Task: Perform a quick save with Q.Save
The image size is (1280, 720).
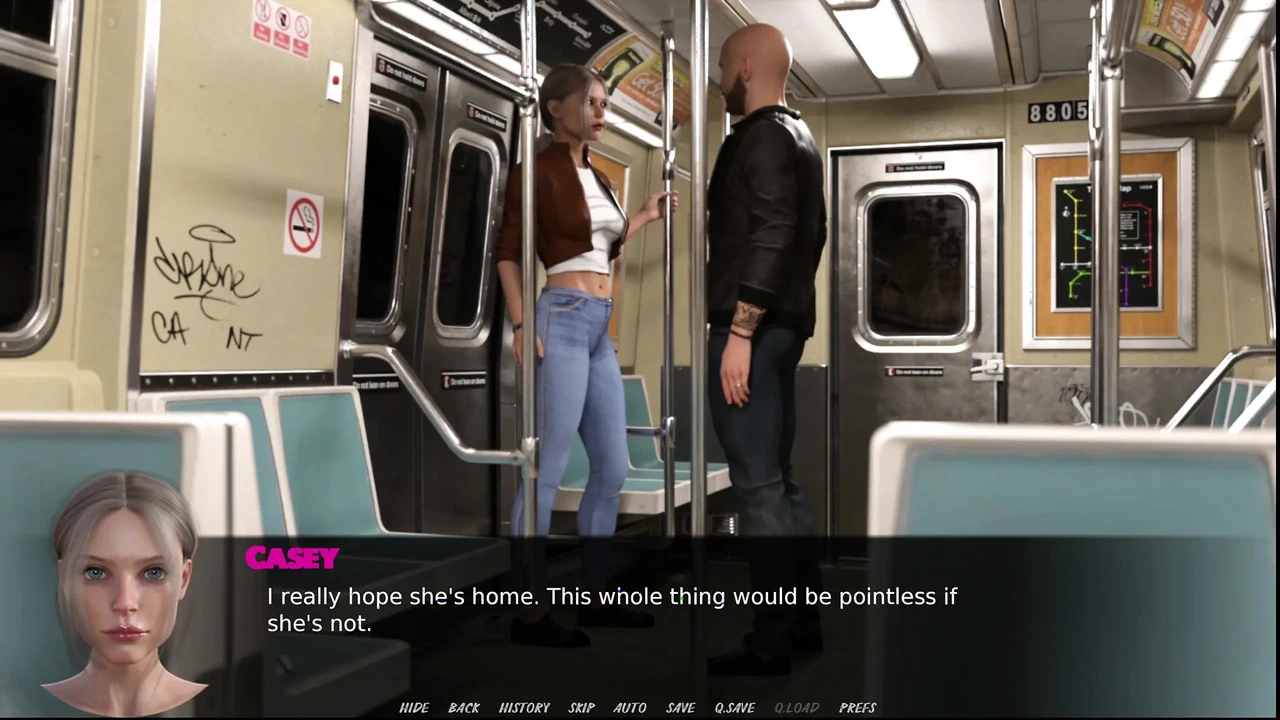Action: tap(735, 708)
